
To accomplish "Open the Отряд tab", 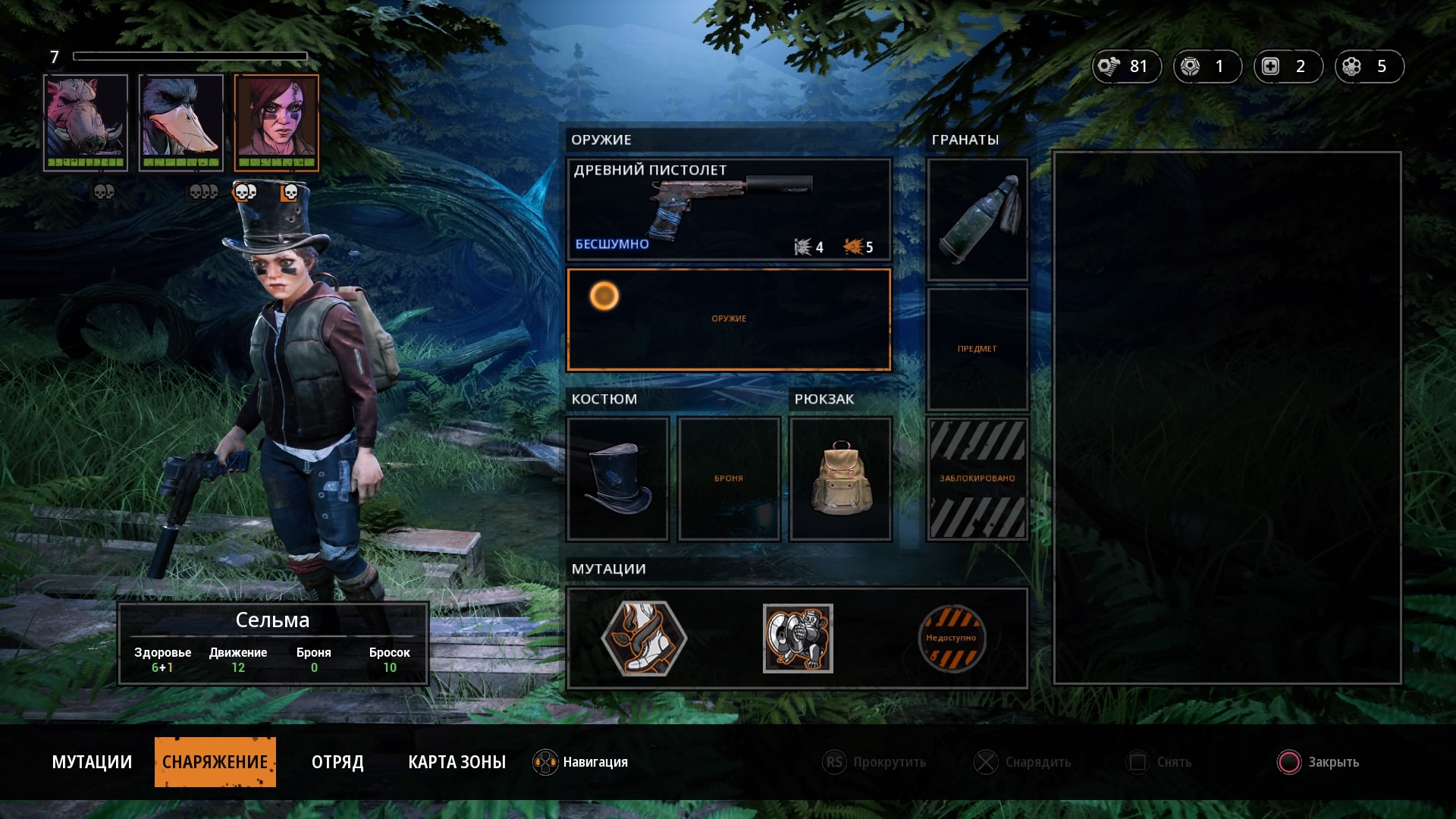I will click(337, 762).
